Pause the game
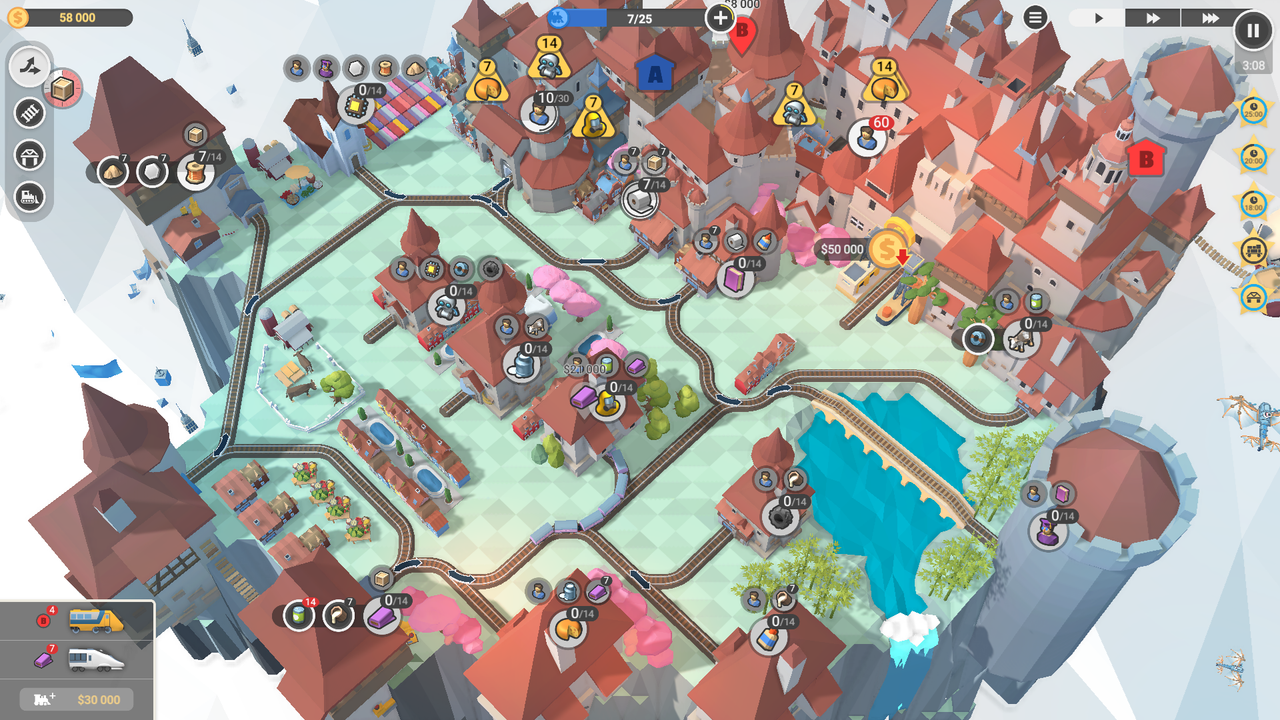1280x720 pixels. pos(1252,30)
